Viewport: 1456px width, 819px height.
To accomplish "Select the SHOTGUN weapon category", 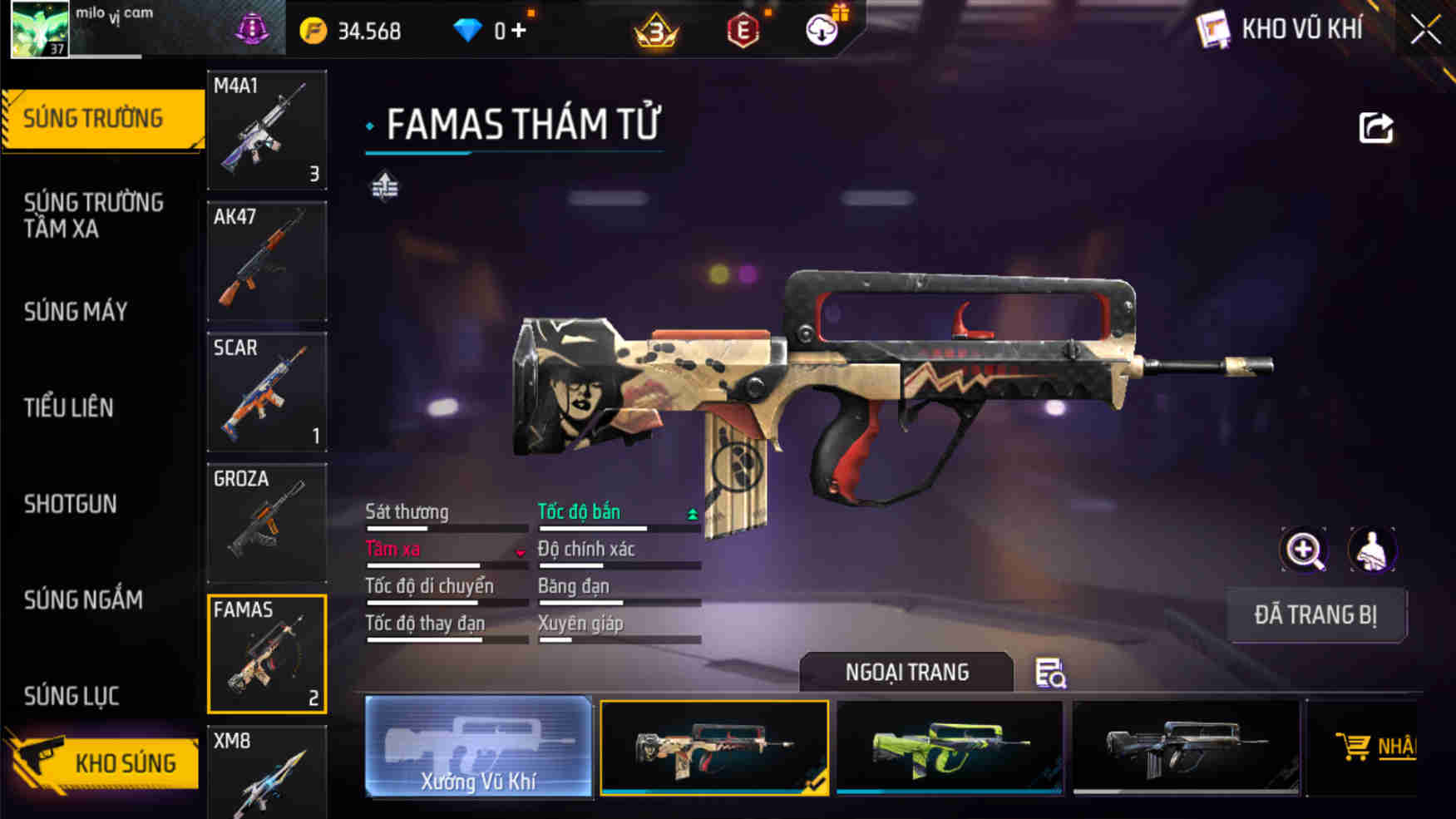I will click(71, 504).
